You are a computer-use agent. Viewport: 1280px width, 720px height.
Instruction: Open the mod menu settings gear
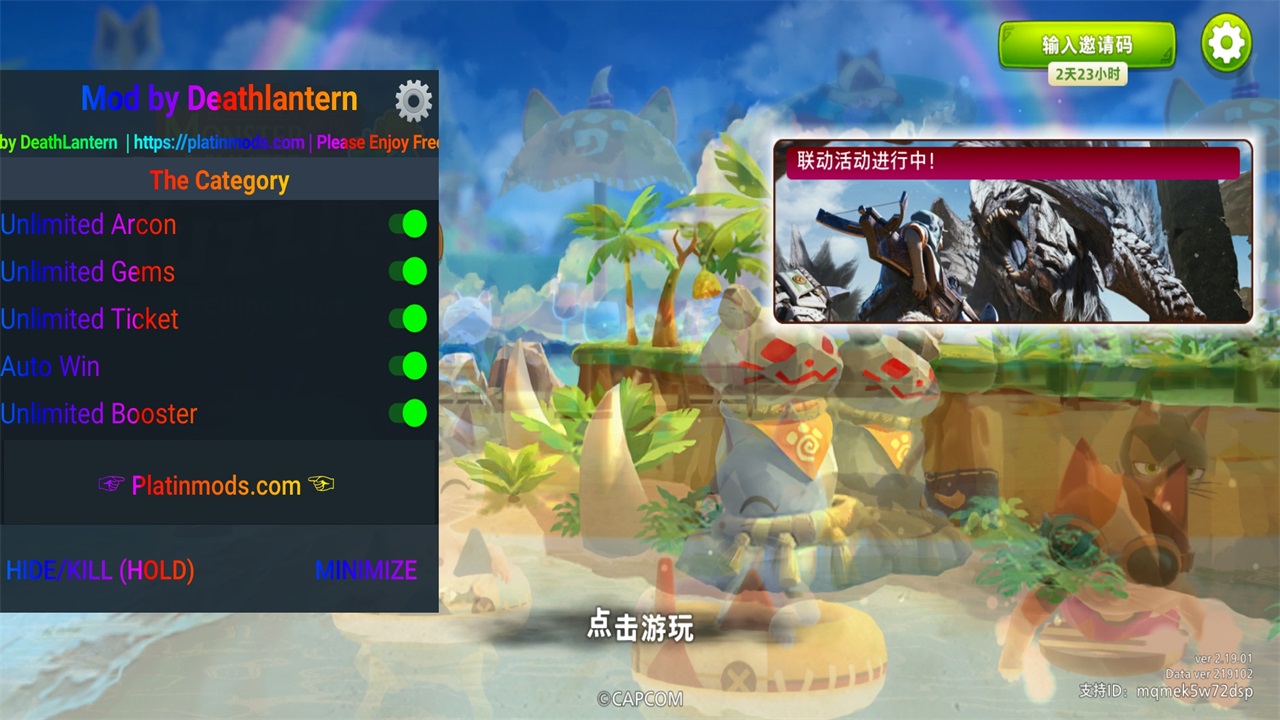(x=413, y=99)
